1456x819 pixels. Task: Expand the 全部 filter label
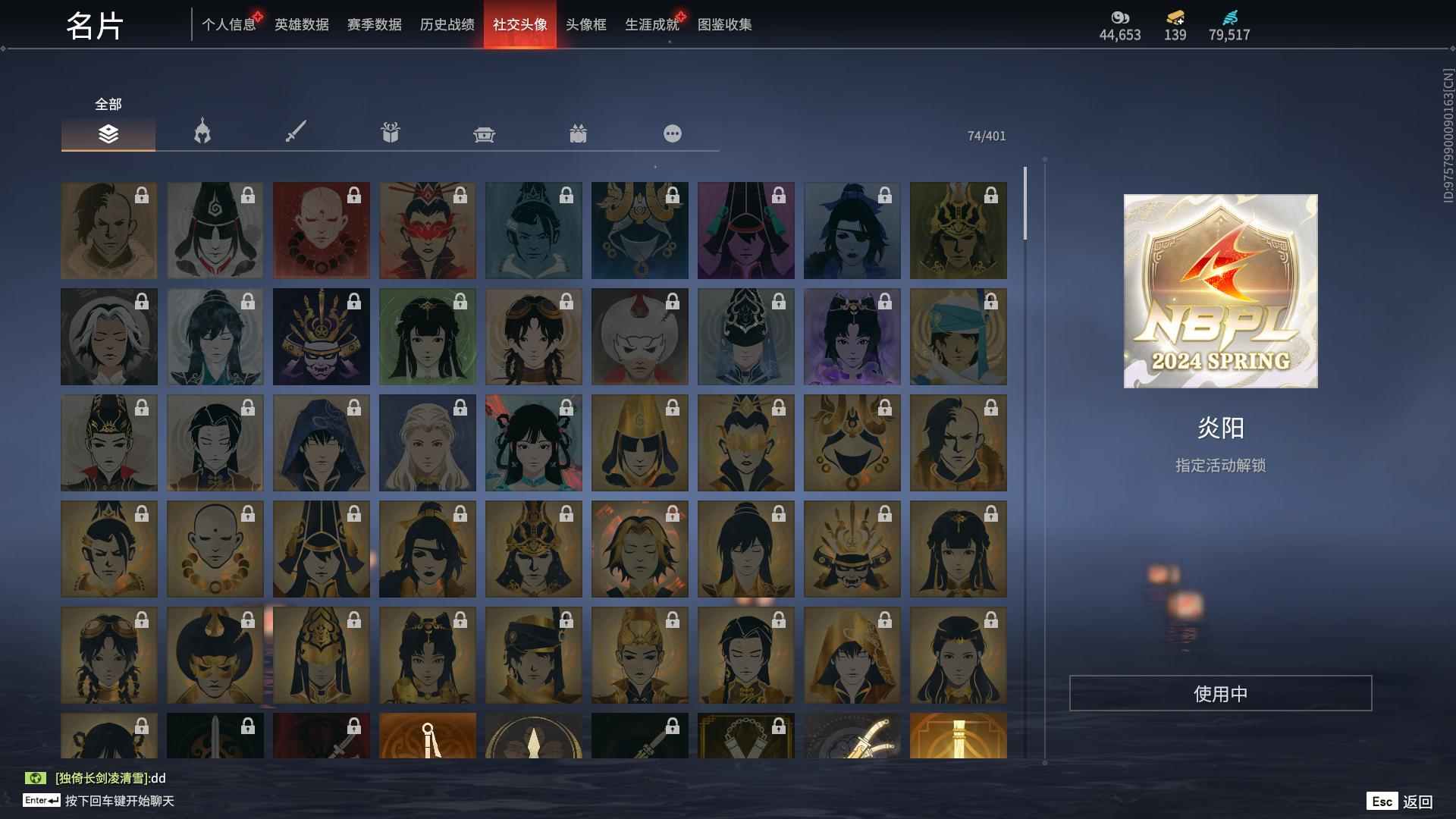pos(106,104)
